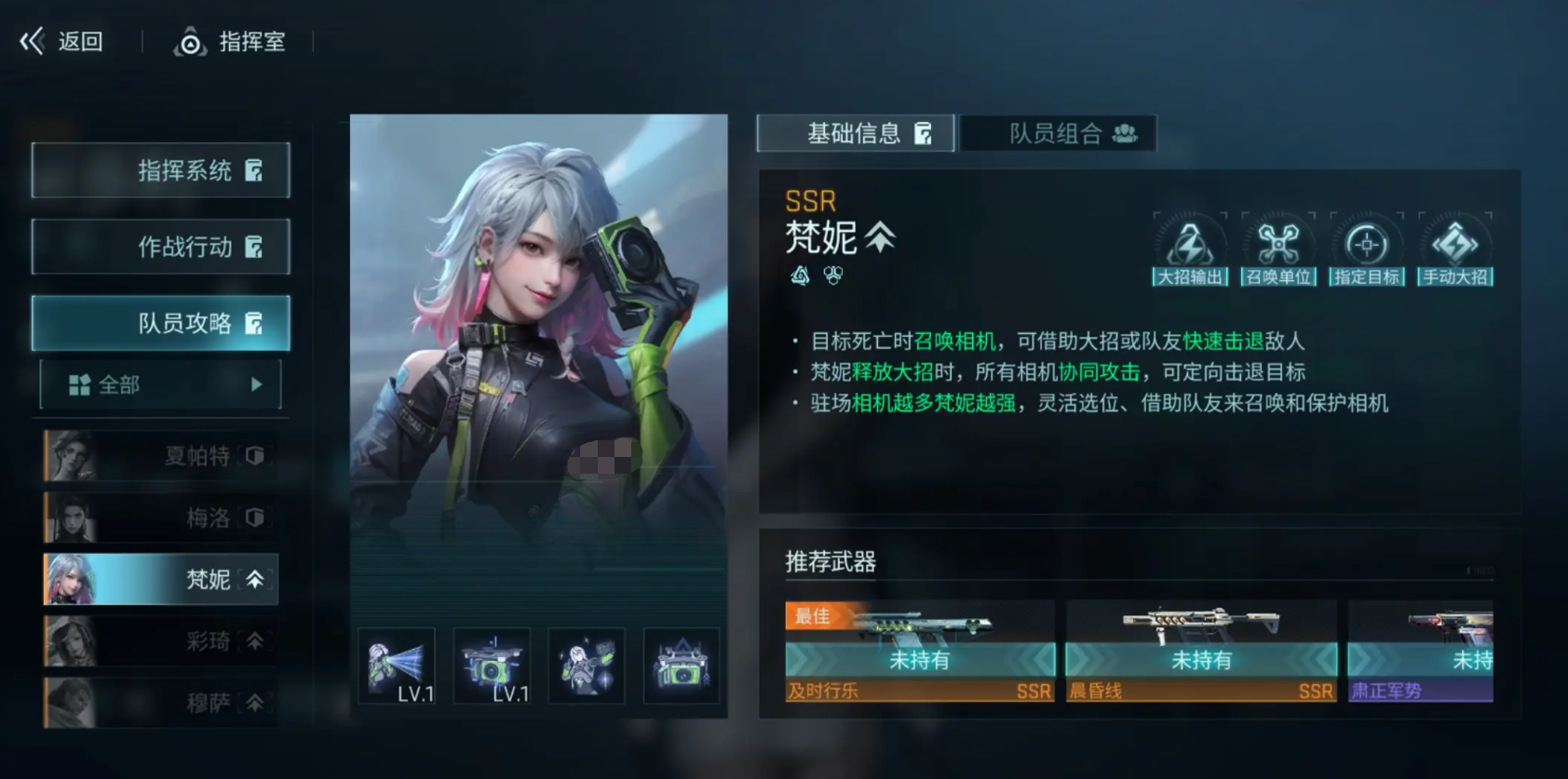Show the 召唤单位 trait icon details
The image size is (1568, 779).
(x=1278, y=249)
